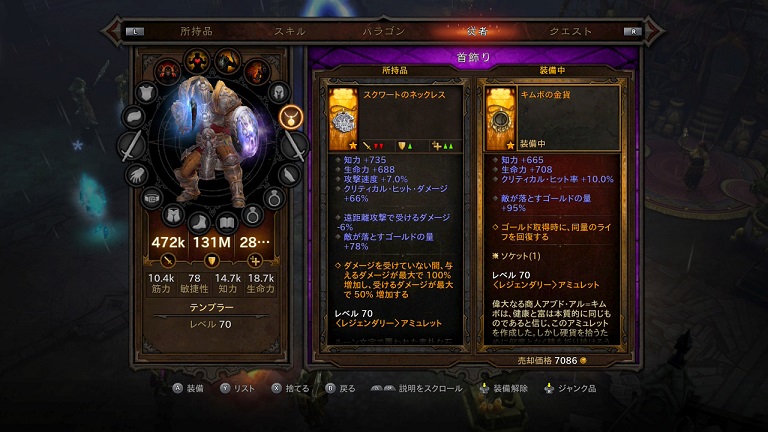768x432 pixels.
Task: Show the パラゴン tab
Action: 383,31
